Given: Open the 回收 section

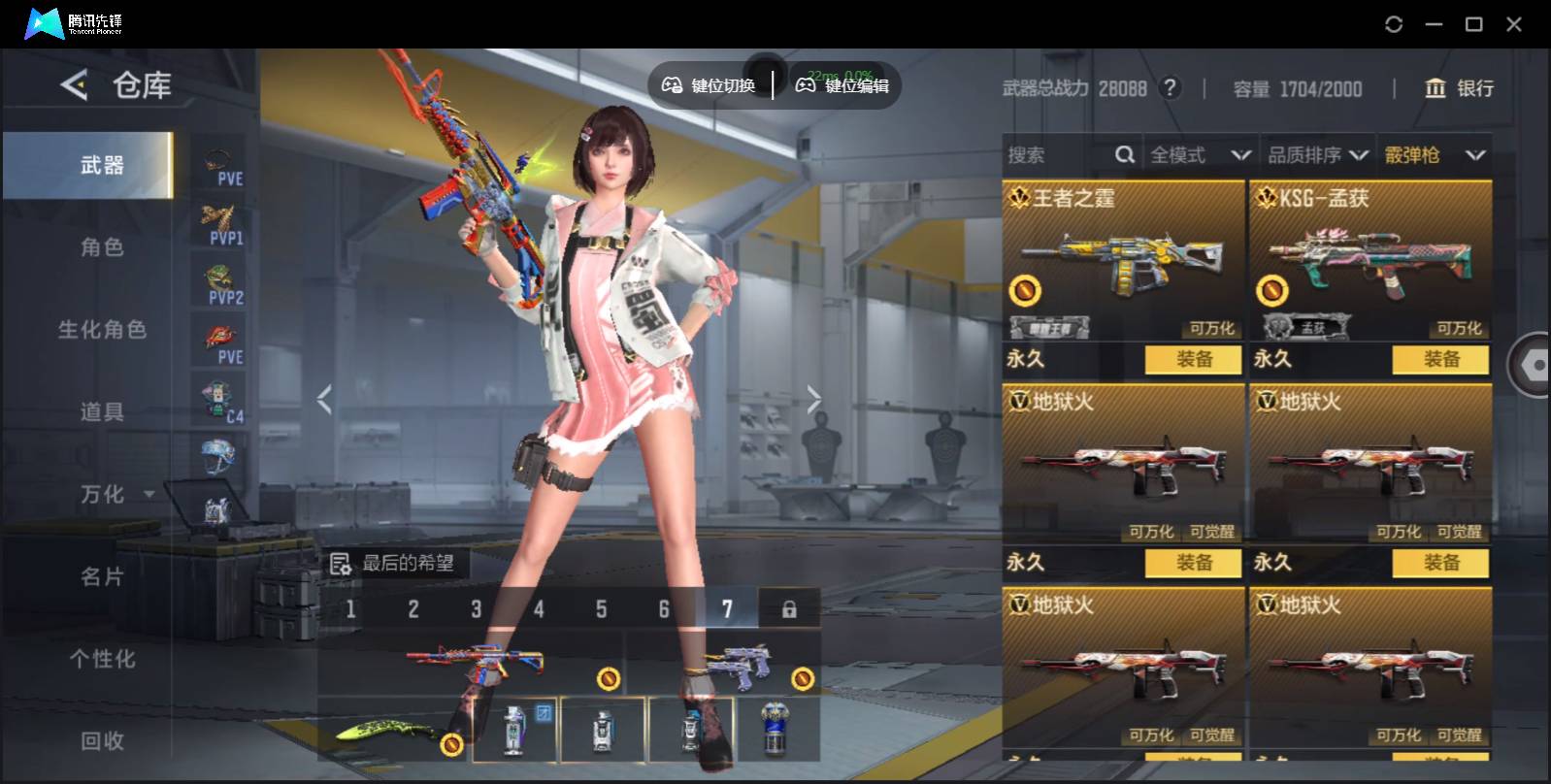Looking at the screenshot, I should click(102, 741).
